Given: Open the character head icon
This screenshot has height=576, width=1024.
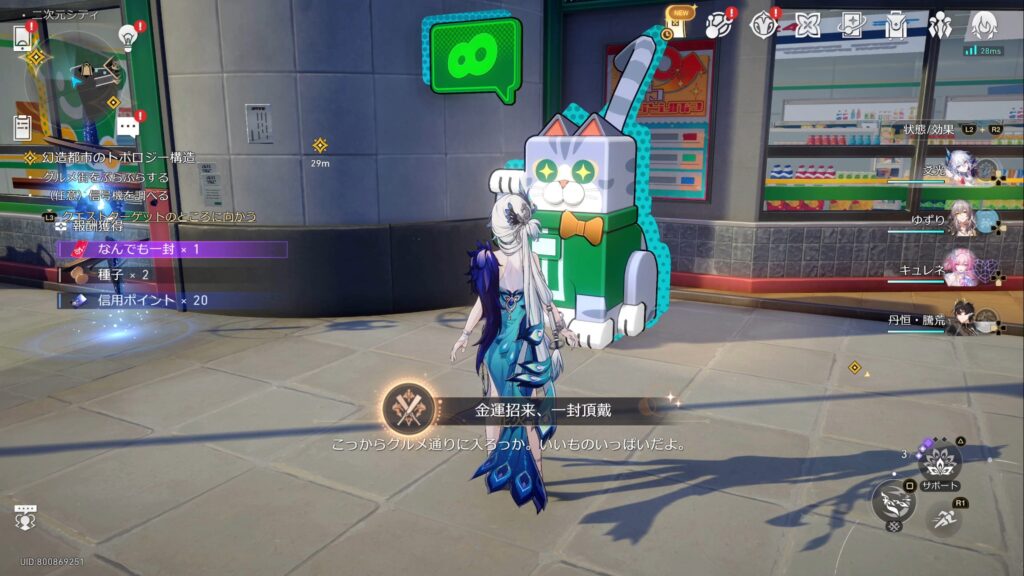Looking at the screenshot, I should pyautogui.click(x=984, y=24).
